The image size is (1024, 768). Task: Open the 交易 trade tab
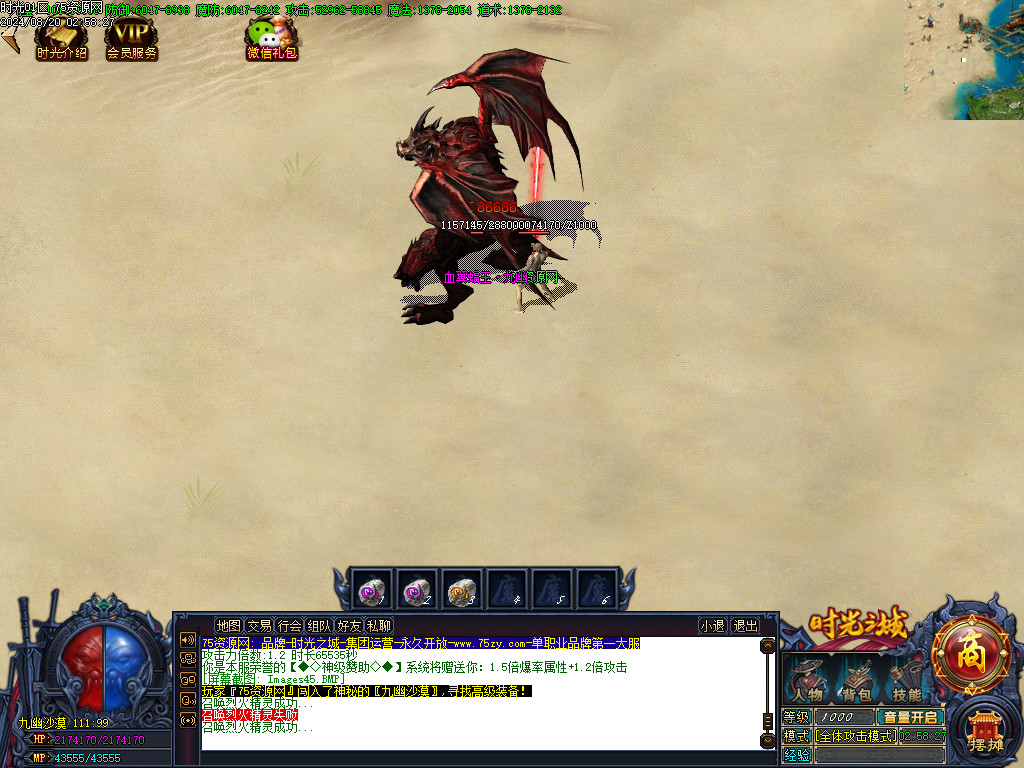coord(260,626)
